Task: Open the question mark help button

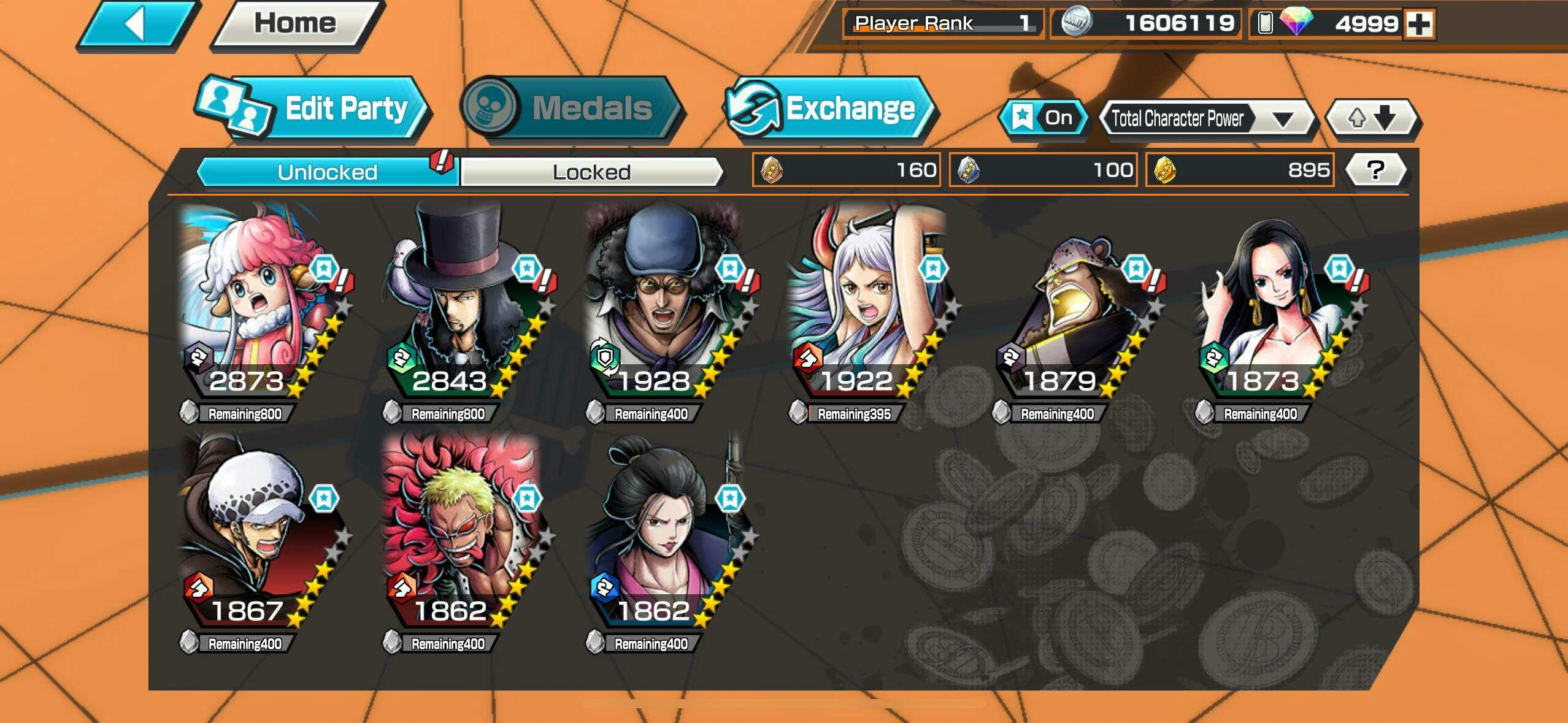Action: point(1376,170)
